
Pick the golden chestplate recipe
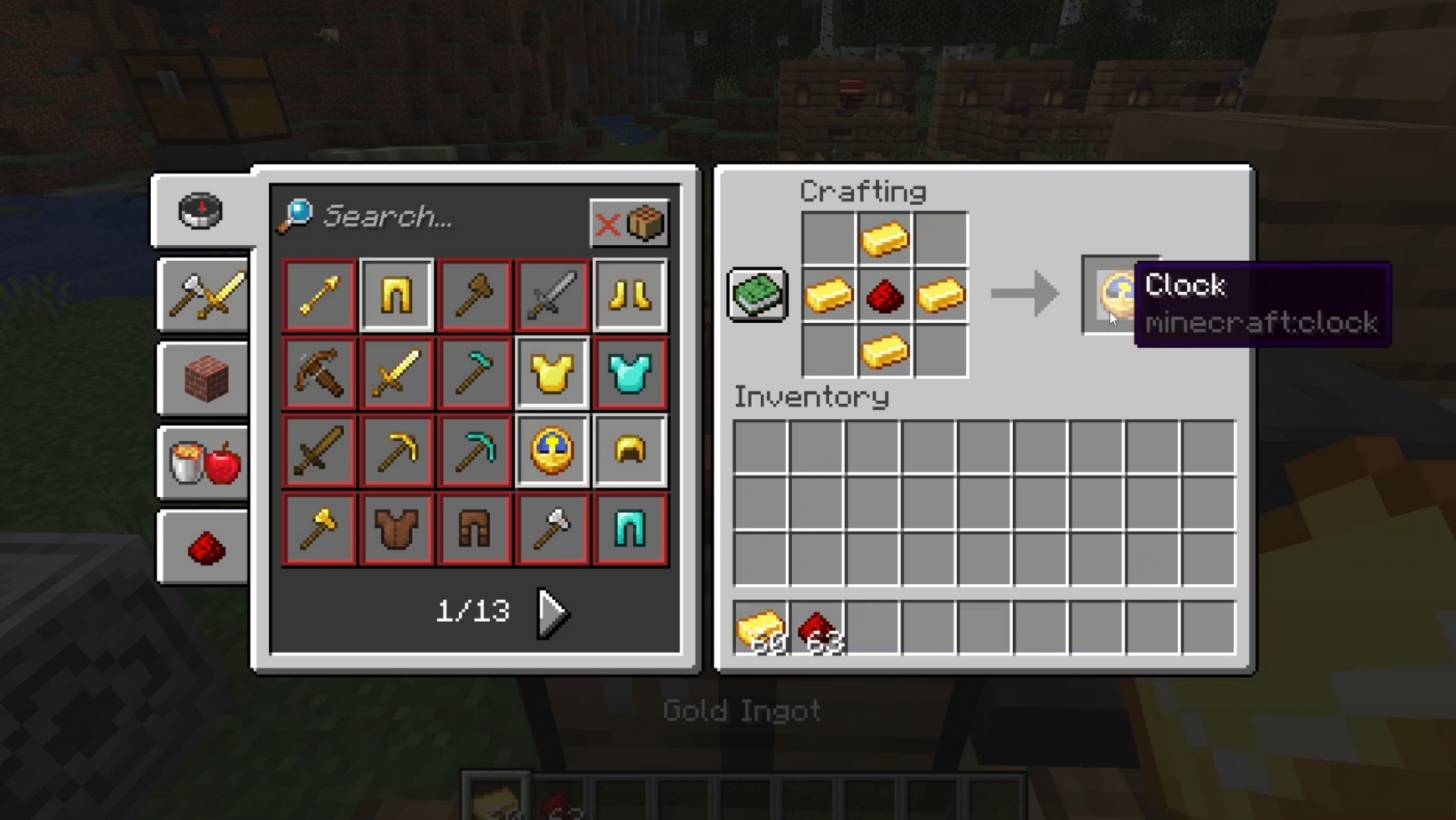pyautogui.click(x=551, y=374)
